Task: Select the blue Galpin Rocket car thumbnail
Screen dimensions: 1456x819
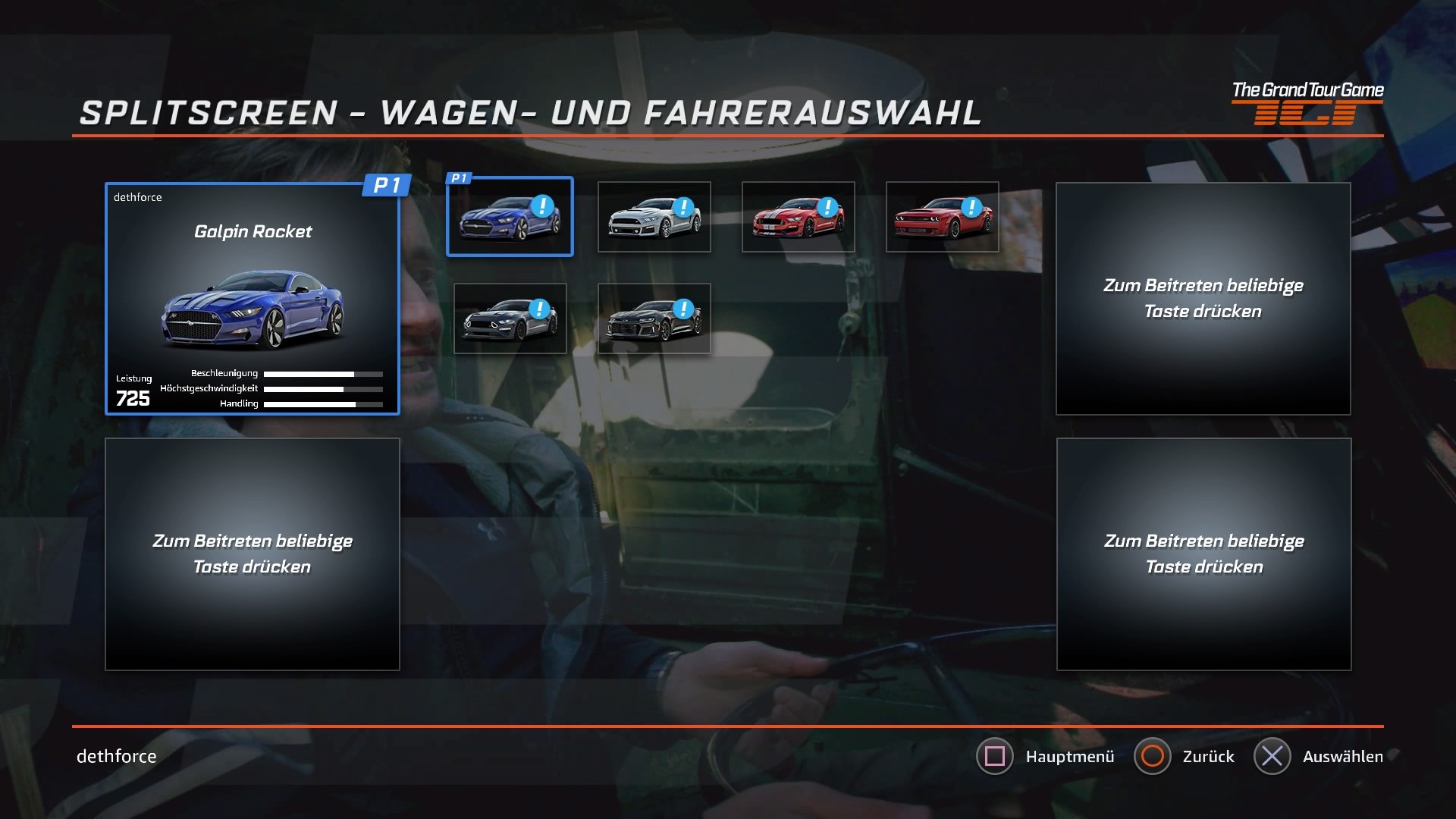Action: coord(510,218)
